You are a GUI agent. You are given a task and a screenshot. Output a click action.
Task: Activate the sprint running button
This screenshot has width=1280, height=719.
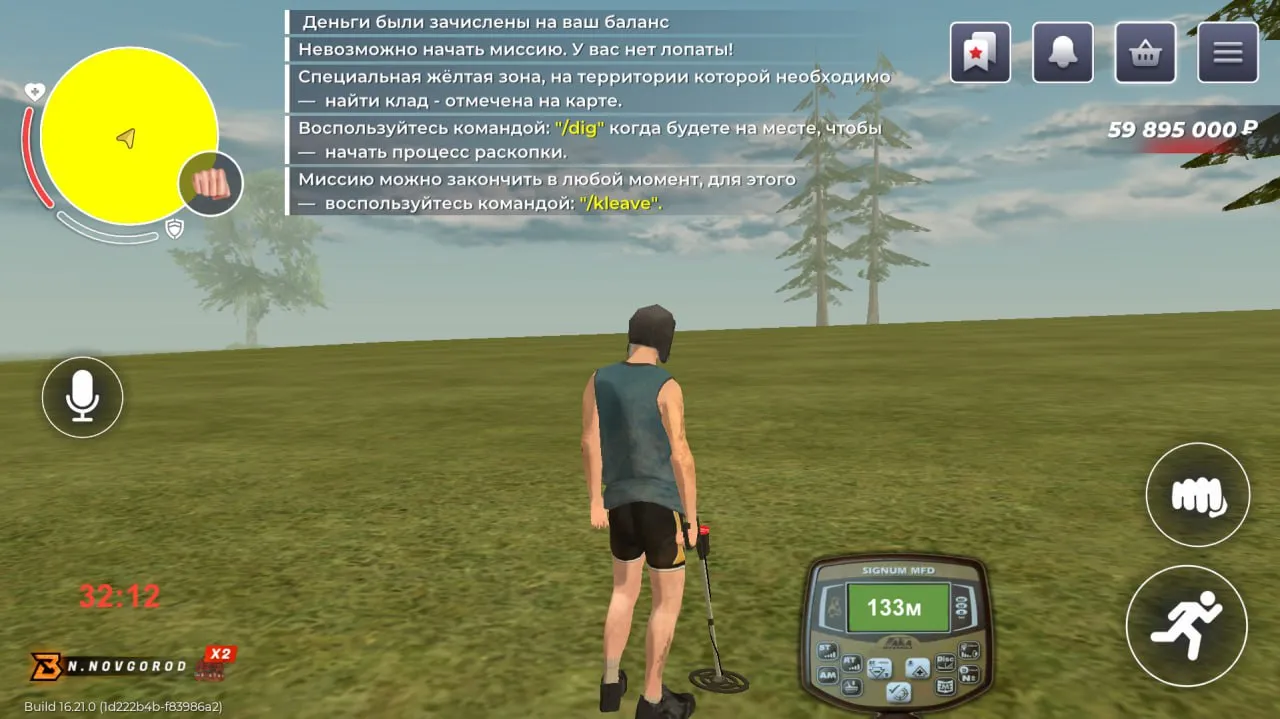(x=1186, y=625)
